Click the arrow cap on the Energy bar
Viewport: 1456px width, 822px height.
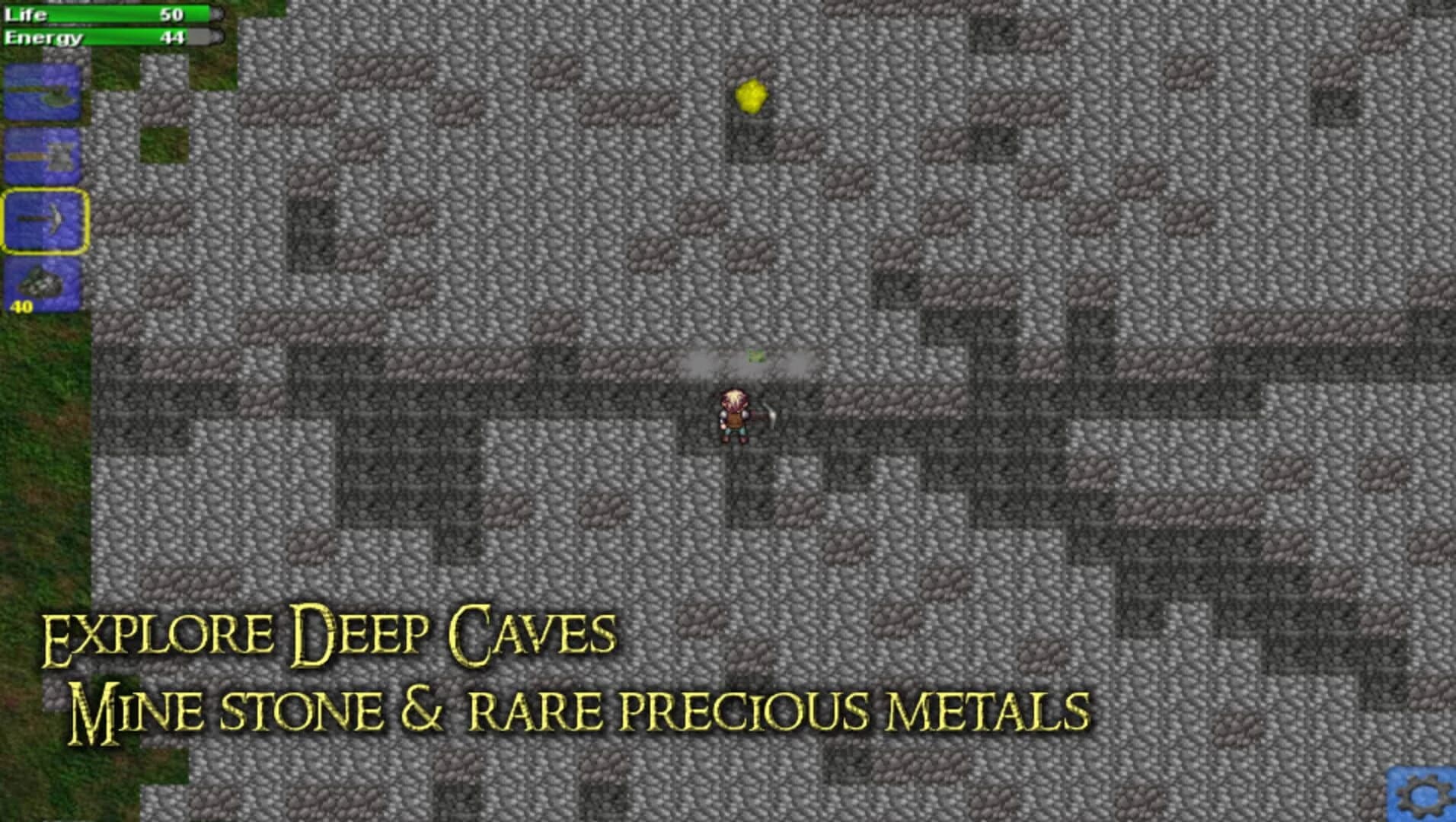(216, 37)
